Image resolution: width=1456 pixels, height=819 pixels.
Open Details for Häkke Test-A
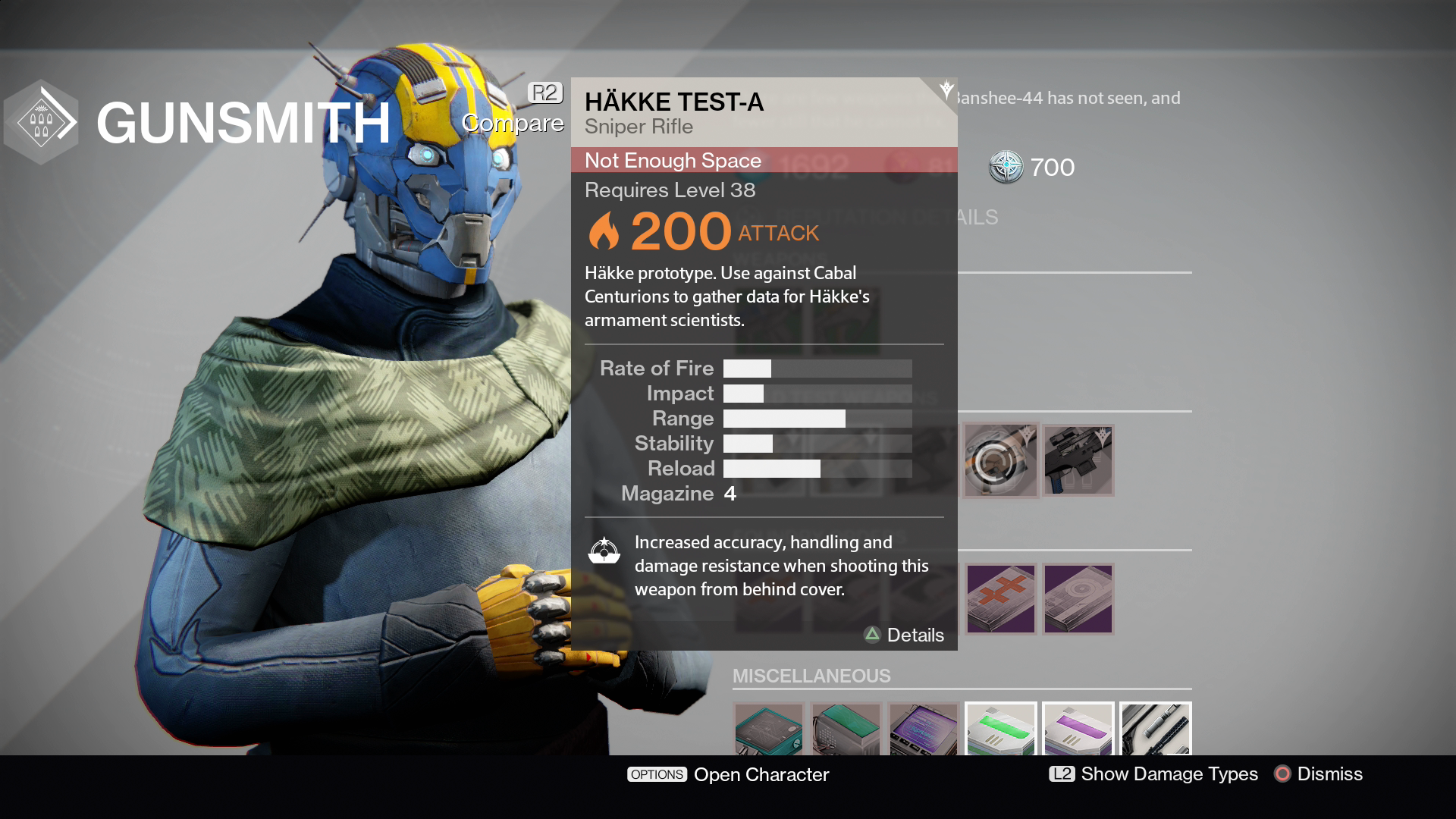click(x=905, y=635)
